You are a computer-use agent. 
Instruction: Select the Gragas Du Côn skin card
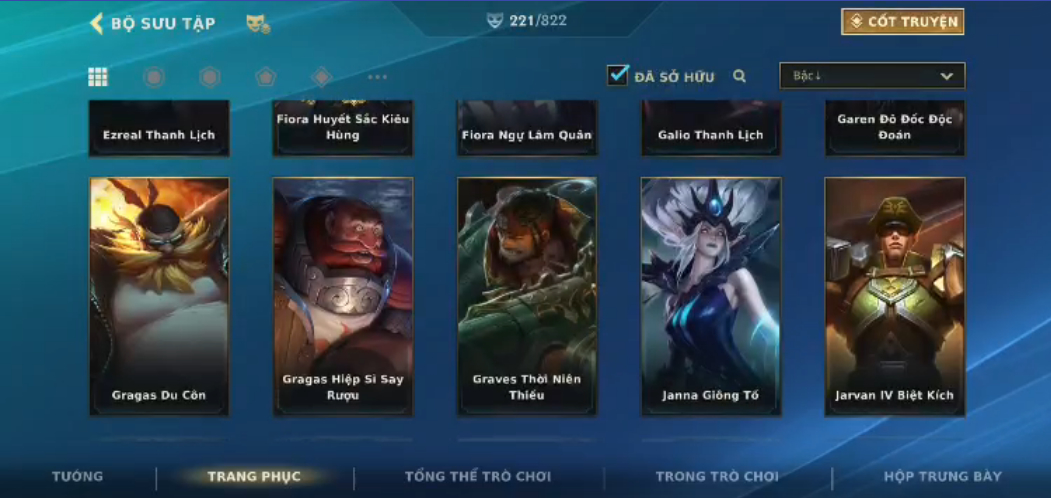[x=159, y=296]
